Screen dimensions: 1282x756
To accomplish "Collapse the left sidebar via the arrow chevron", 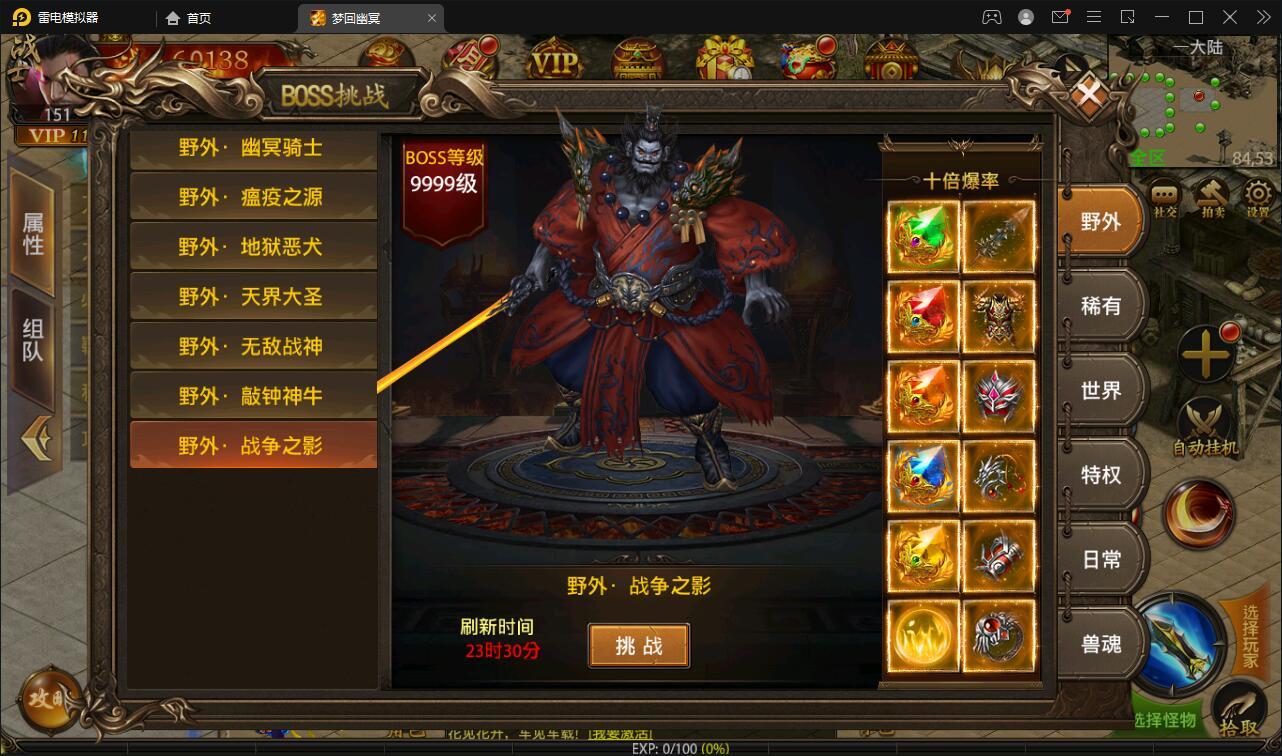I will [38, 437].
